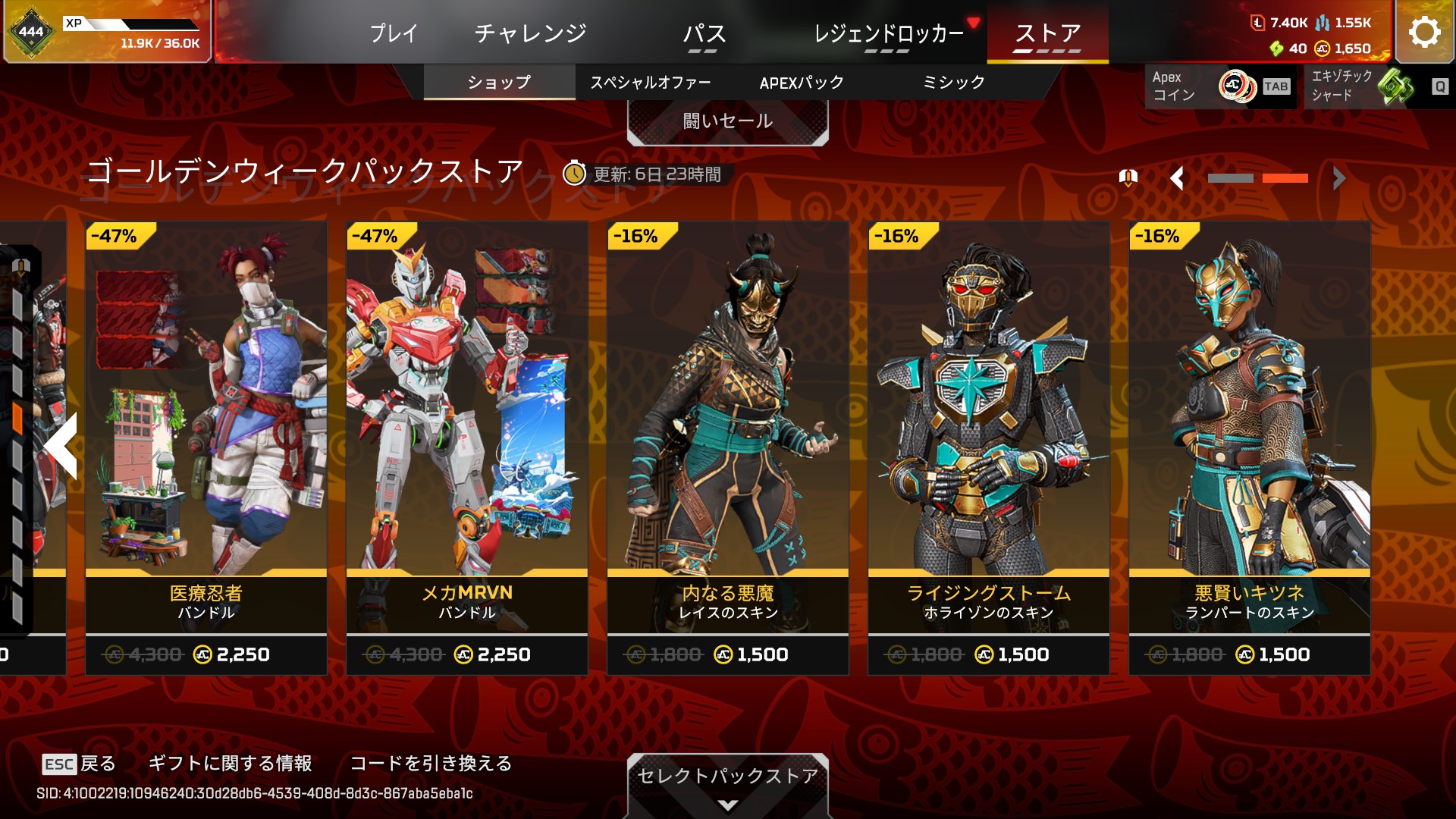Go down to セレクトパックストア section
This screenshot has height=819, width=1456.
click(727, 784)
